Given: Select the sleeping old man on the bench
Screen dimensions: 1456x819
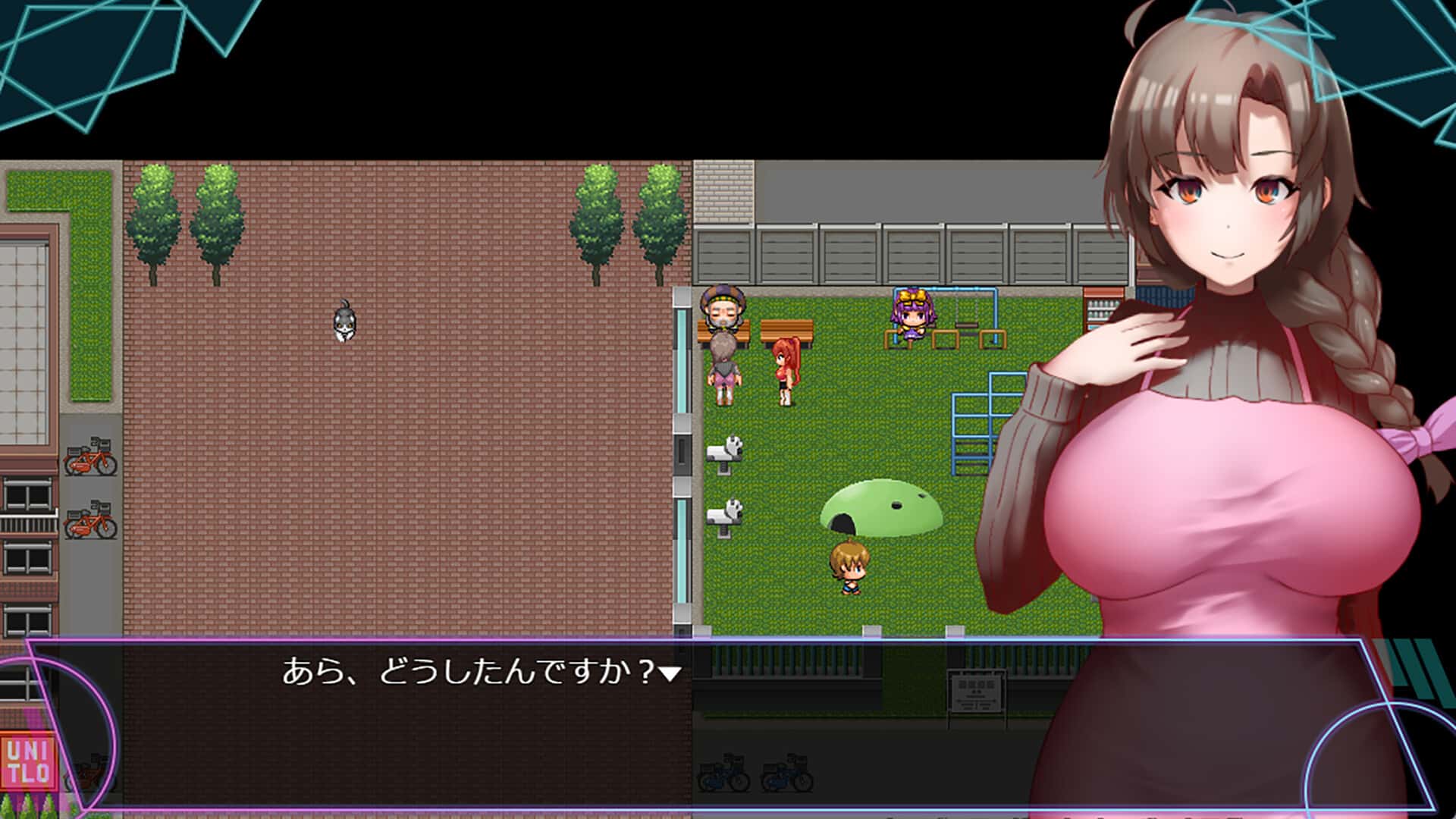Looking at the screenshot, I should tap(722, 311).
